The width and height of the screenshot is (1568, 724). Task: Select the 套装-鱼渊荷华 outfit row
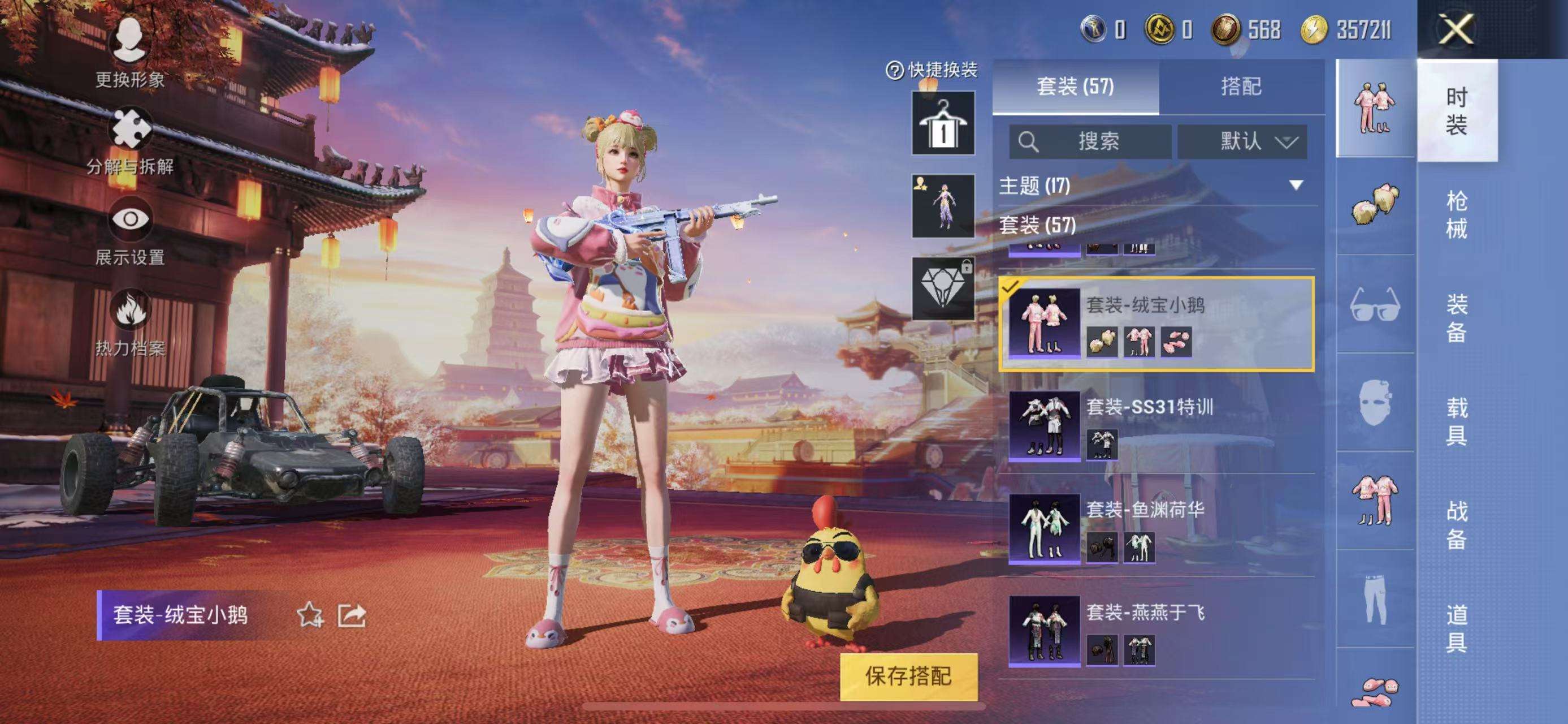pos(1156,527)
